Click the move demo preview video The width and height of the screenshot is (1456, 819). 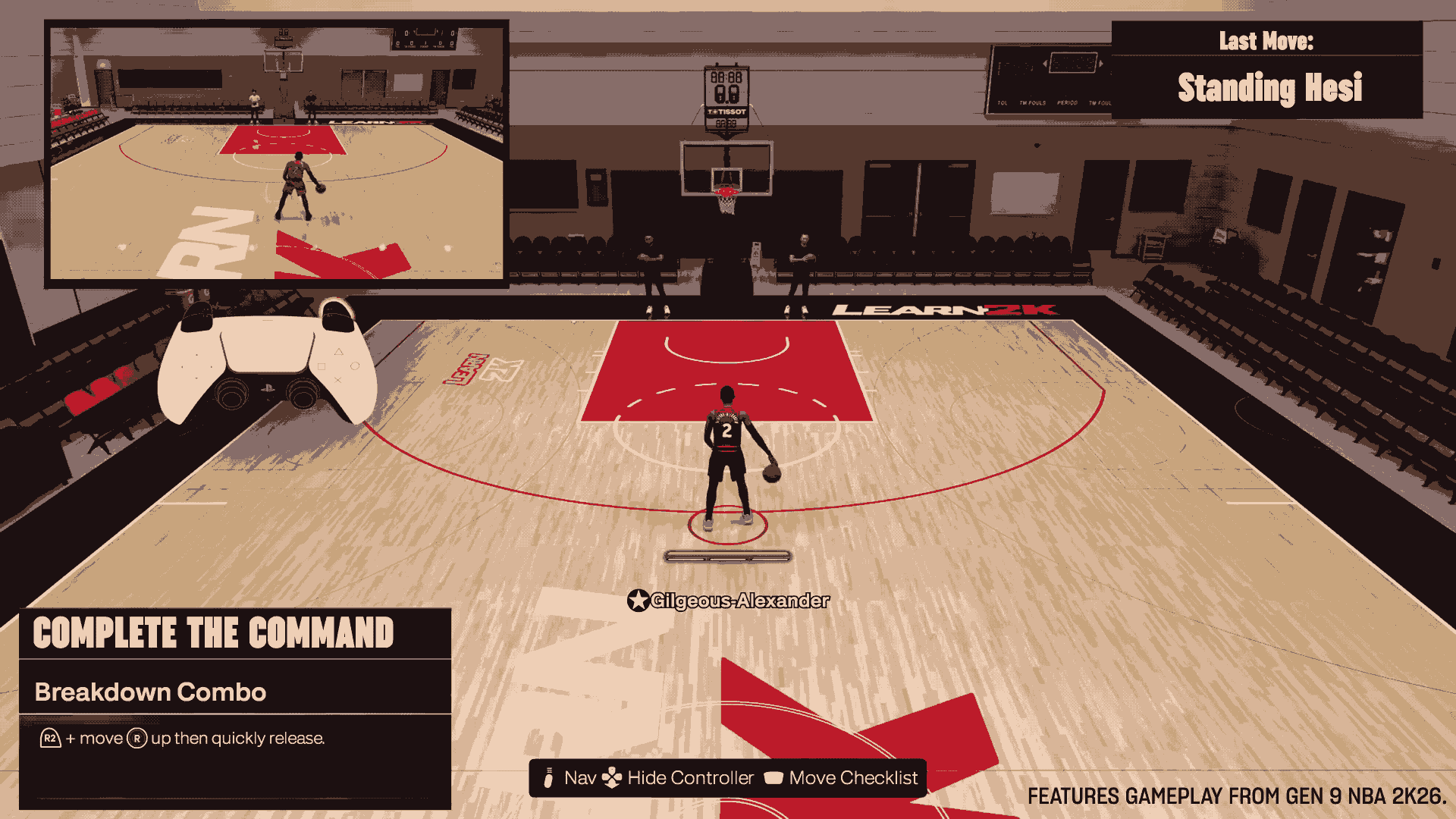pos(277,154)
